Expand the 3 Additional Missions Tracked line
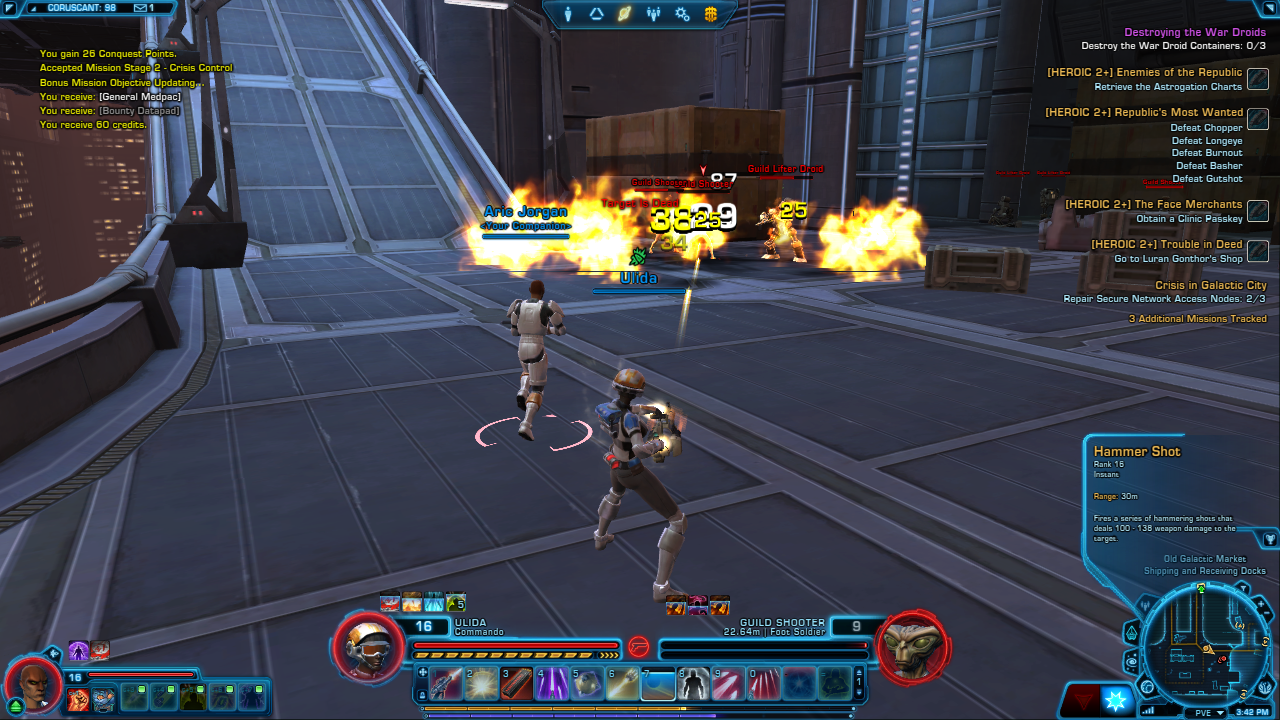The width and height of the screenshot is (1280, 720). point(1197,319)
